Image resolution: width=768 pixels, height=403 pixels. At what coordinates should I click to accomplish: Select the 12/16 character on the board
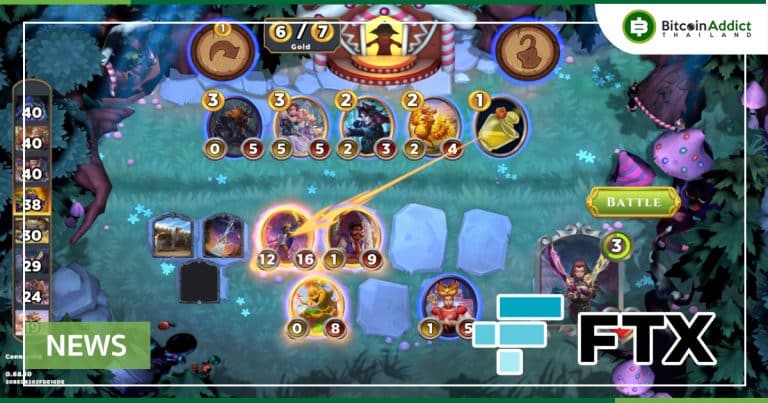(x=284, y=236)
